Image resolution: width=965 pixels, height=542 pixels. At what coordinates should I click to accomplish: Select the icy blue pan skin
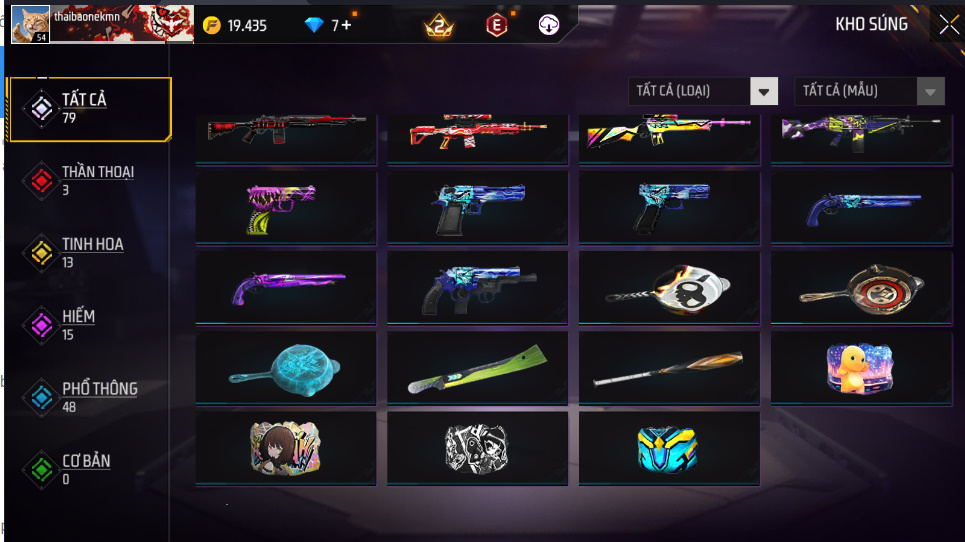point(285,367)
